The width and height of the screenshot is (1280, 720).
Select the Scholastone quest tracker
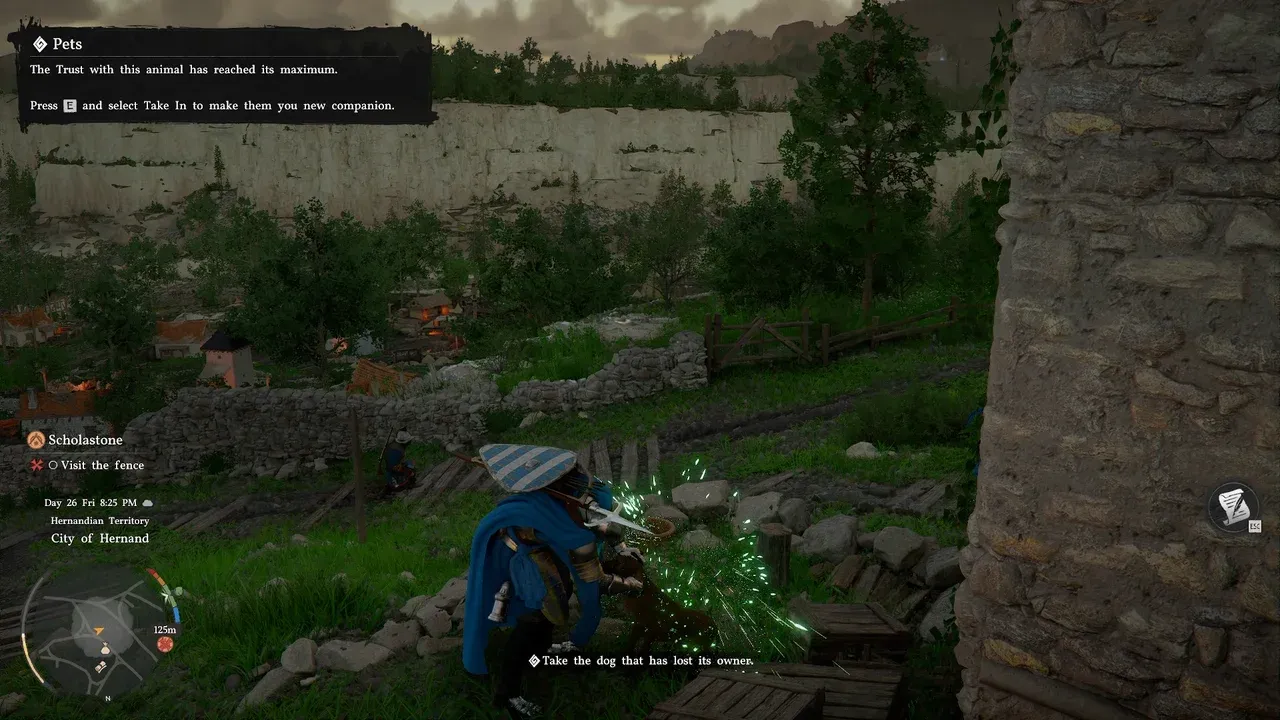click(85, 440)
